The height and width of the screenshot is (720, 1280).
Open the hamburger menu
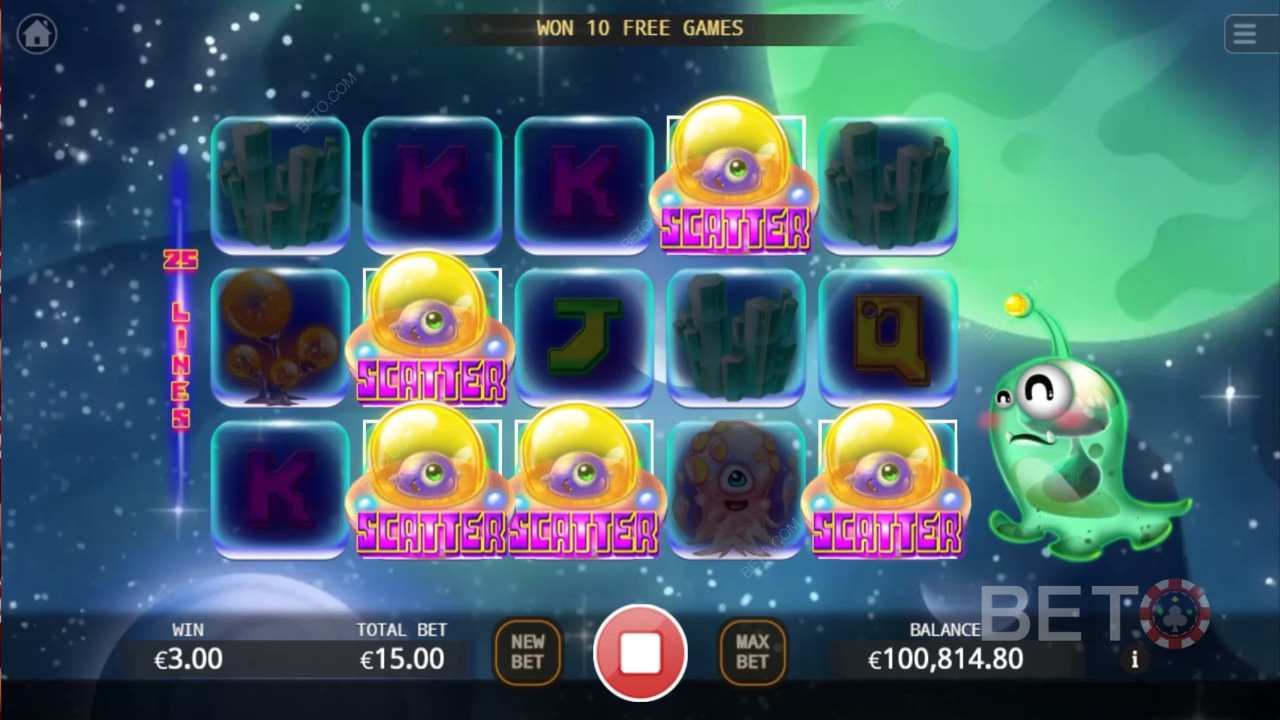[1245, 34]
